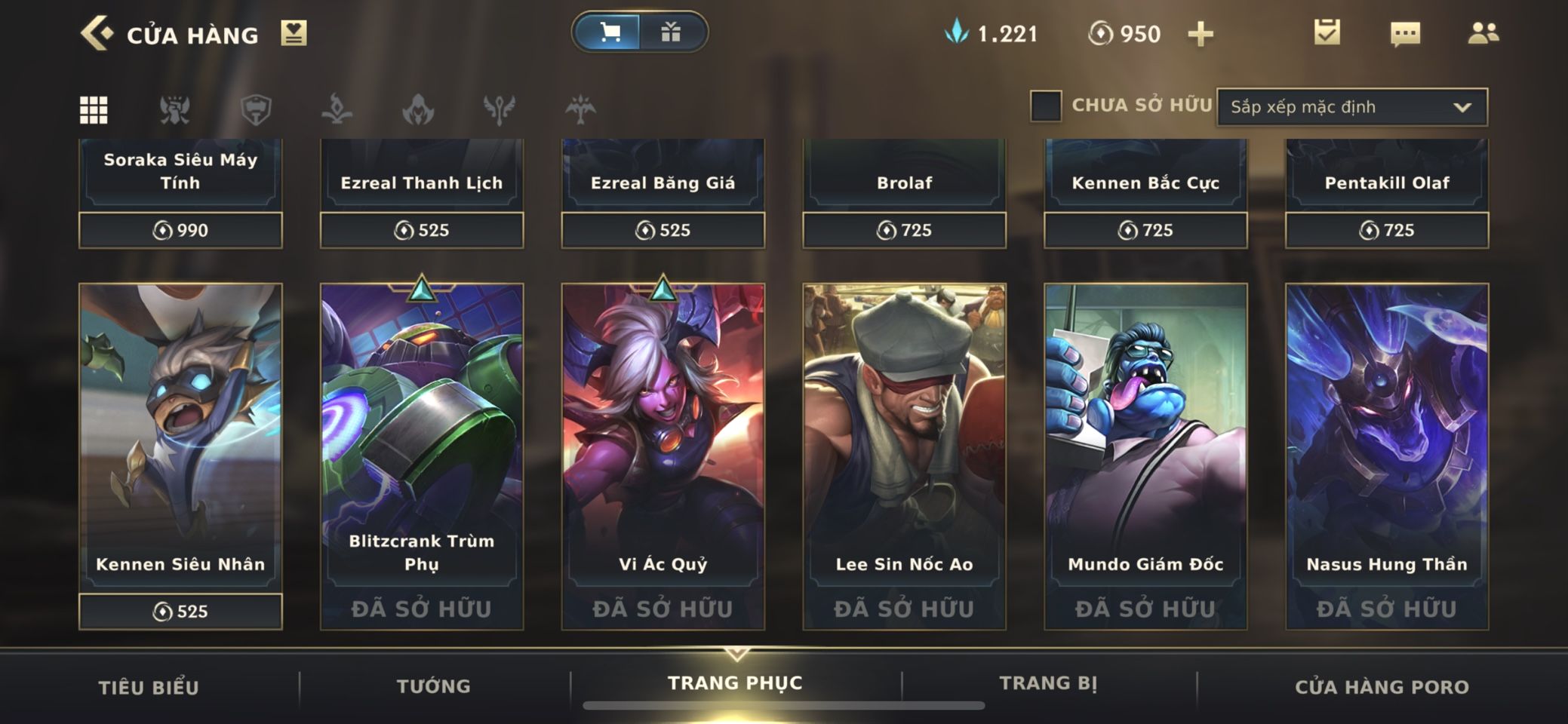Buy Ezreal Thanh Lịch skin for 525
The height and width of the screenshot is (724, 1568).
(422, 230)
